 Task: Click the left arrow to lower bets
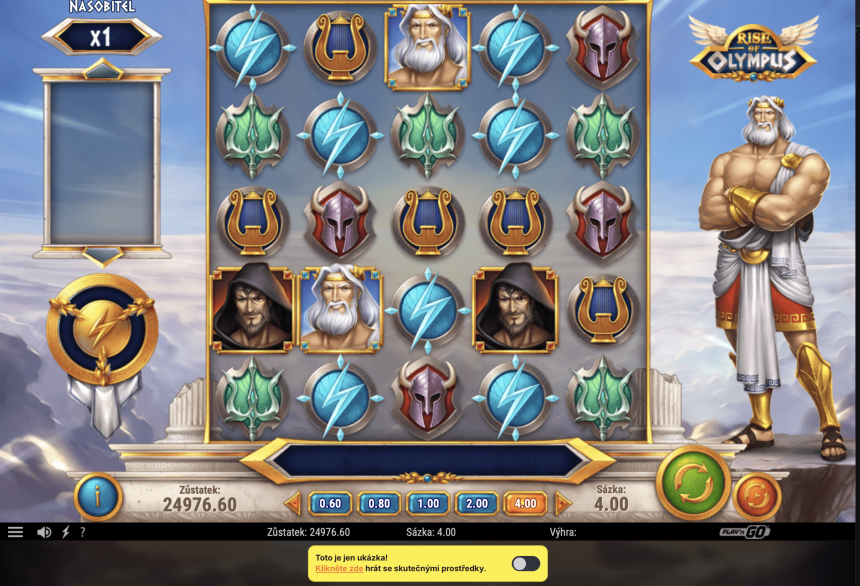[293, 504]
